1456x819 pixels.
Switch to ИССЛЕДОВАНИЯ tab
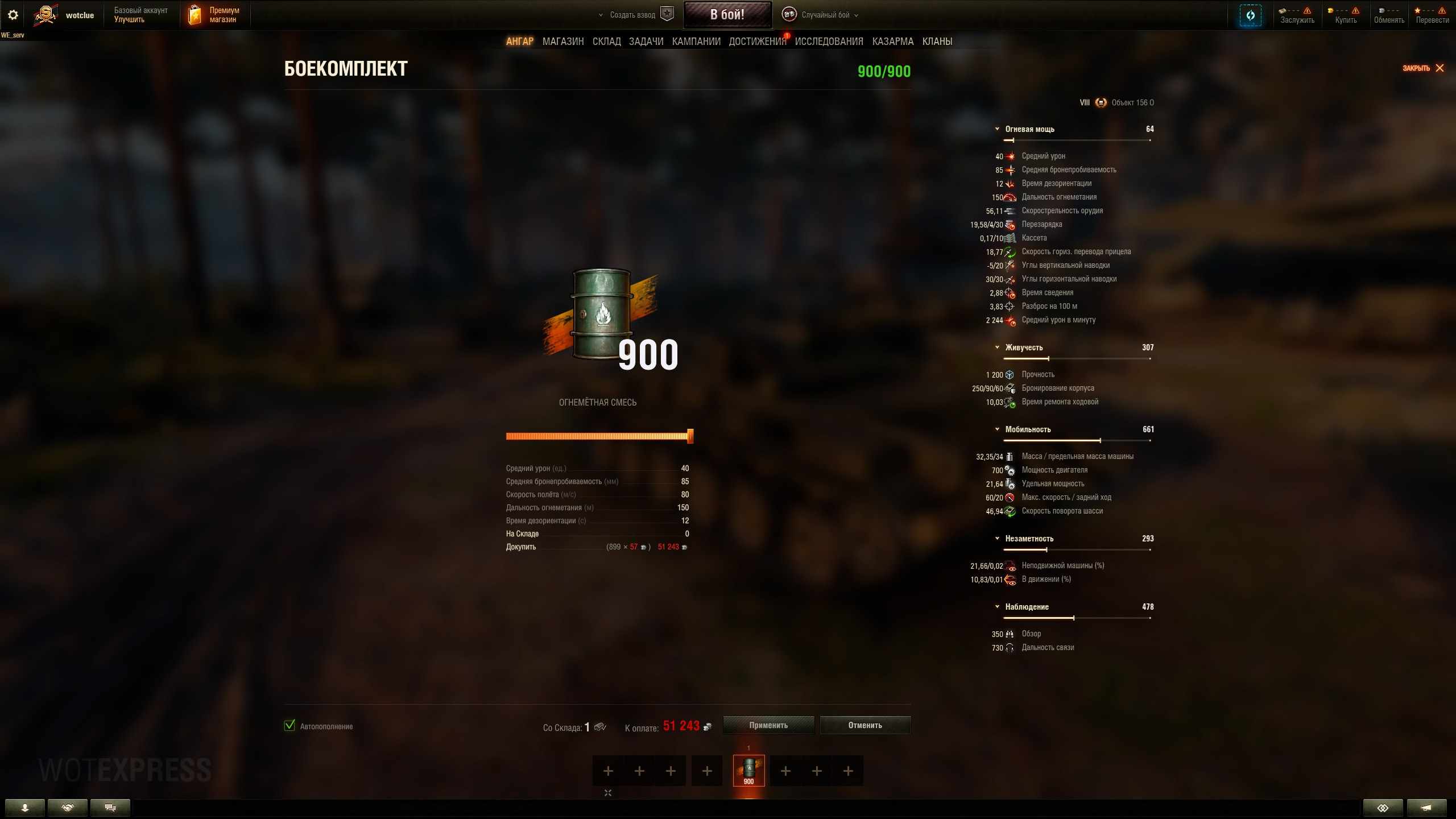tap(829, 42)
